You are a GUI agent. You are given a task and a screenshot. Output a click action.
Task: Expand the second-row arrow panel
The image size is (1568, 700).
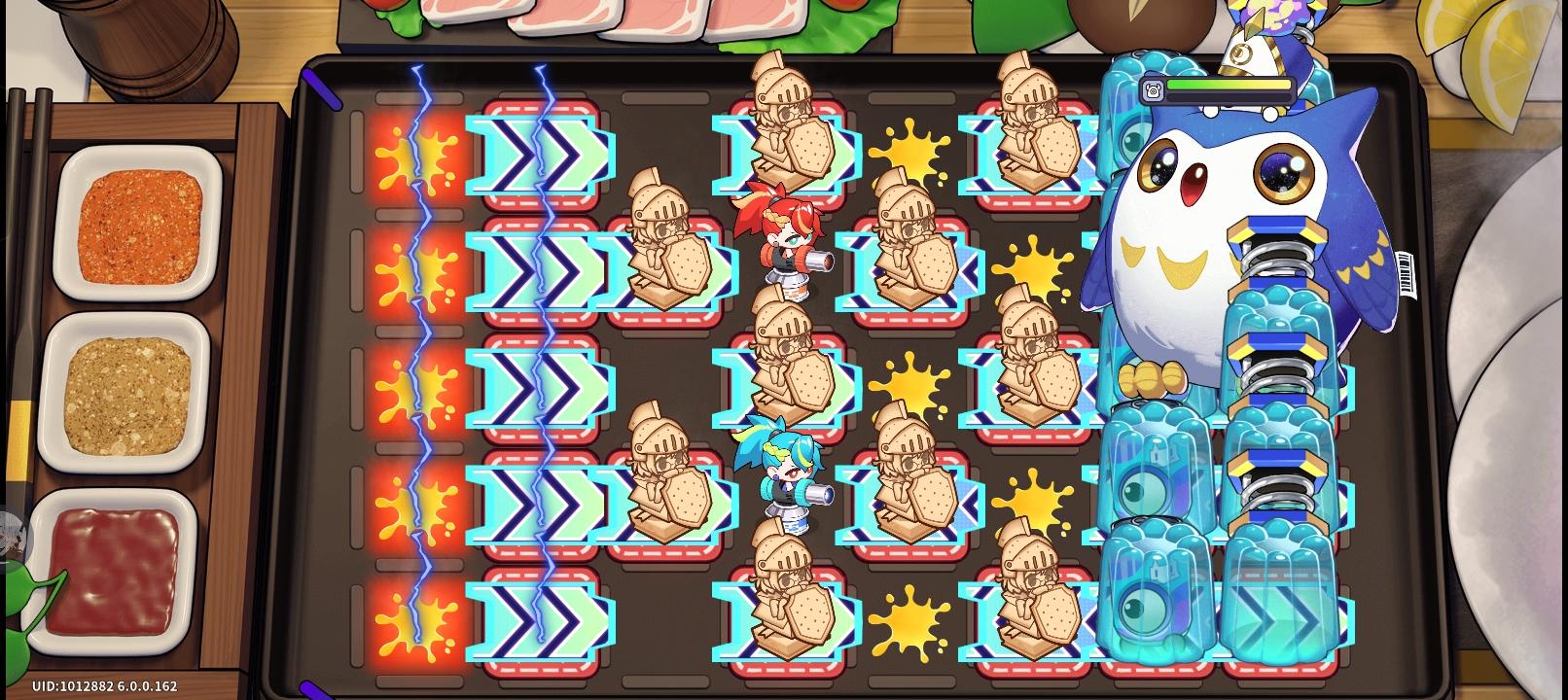click(x=538, y=267)
